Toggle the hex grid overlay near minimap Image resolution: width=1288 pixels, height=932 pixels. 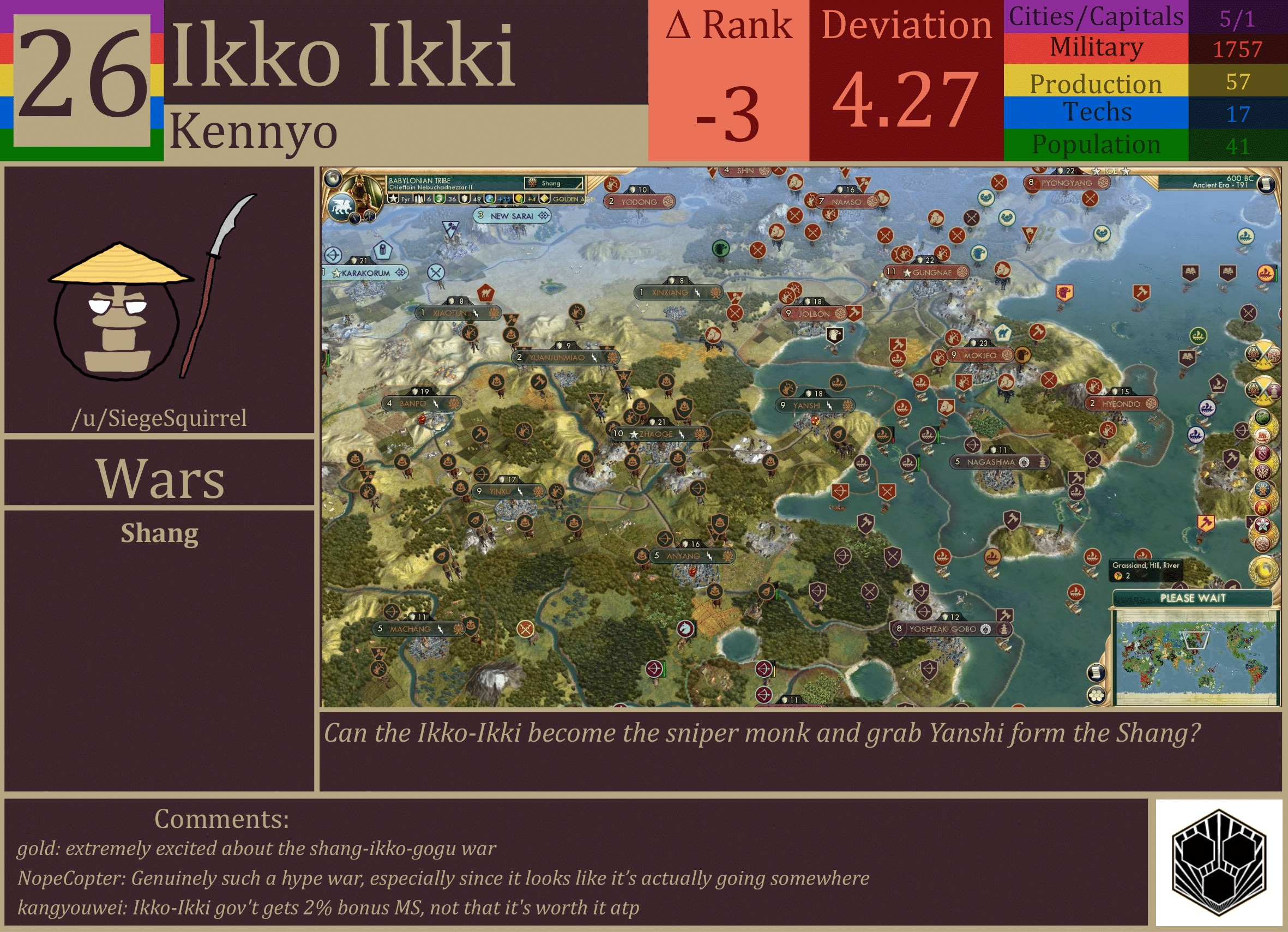(1096, 695)
